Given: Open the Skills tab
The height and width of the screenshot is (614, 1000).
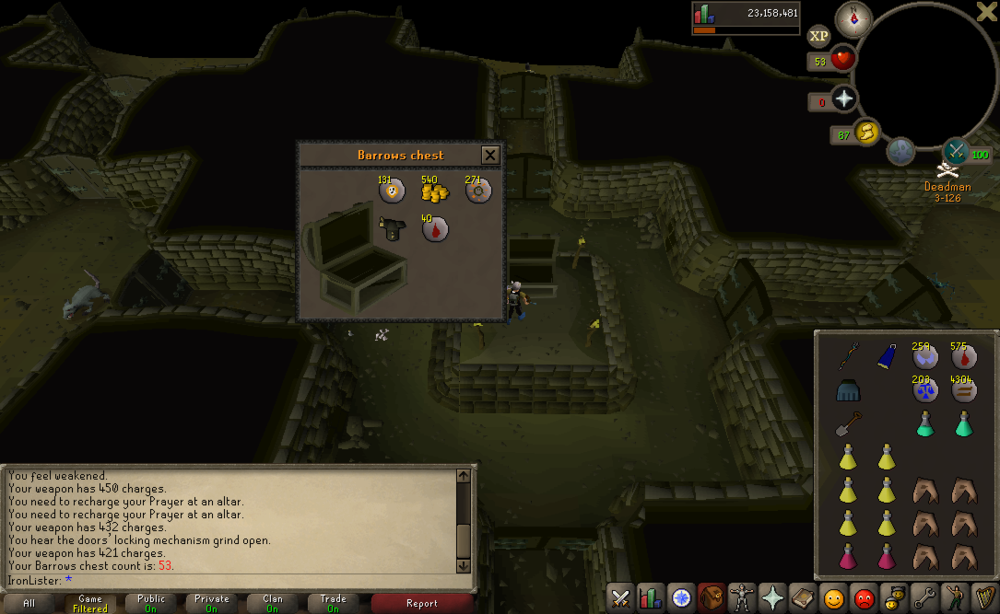Looking at the screenshot, I should (651, 598).
